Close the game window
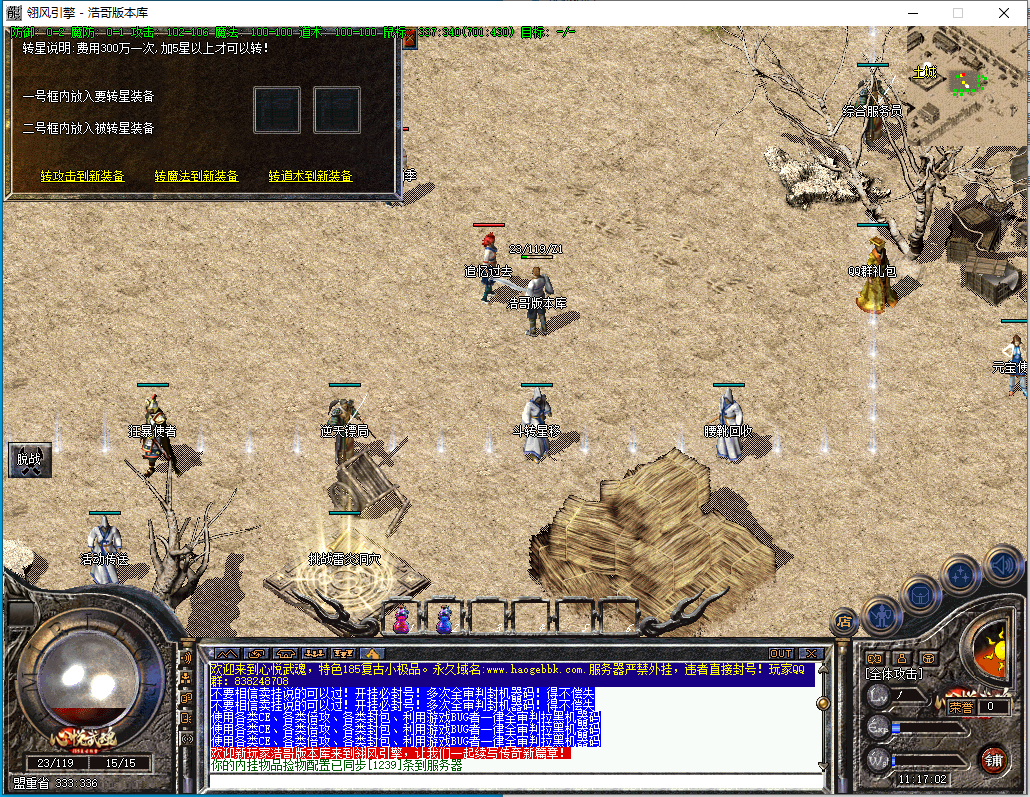Image resolution: width=1030 pixels, height=797 pixels. point(1006,13)
